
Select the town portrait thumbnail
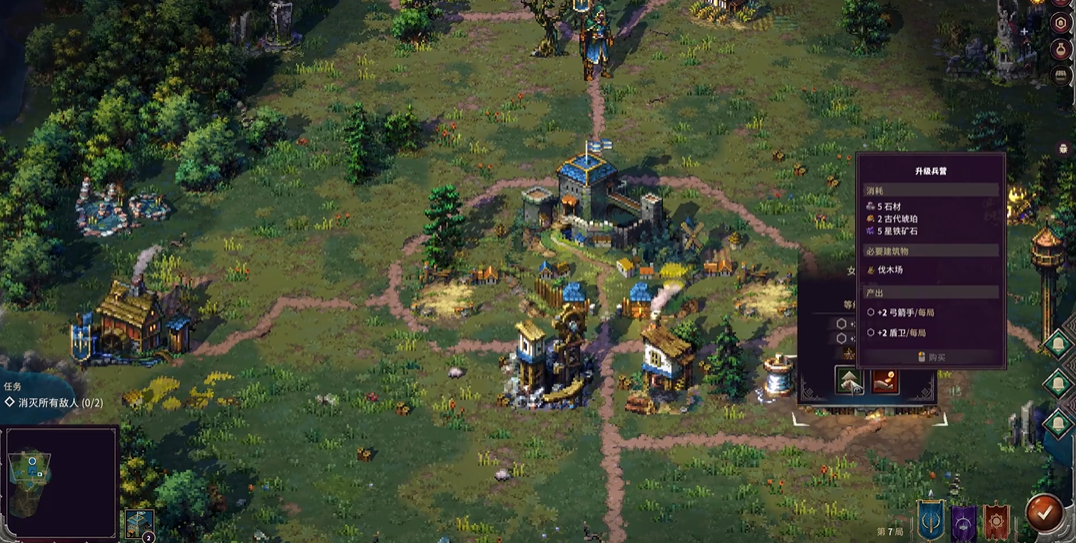[140, 524]
